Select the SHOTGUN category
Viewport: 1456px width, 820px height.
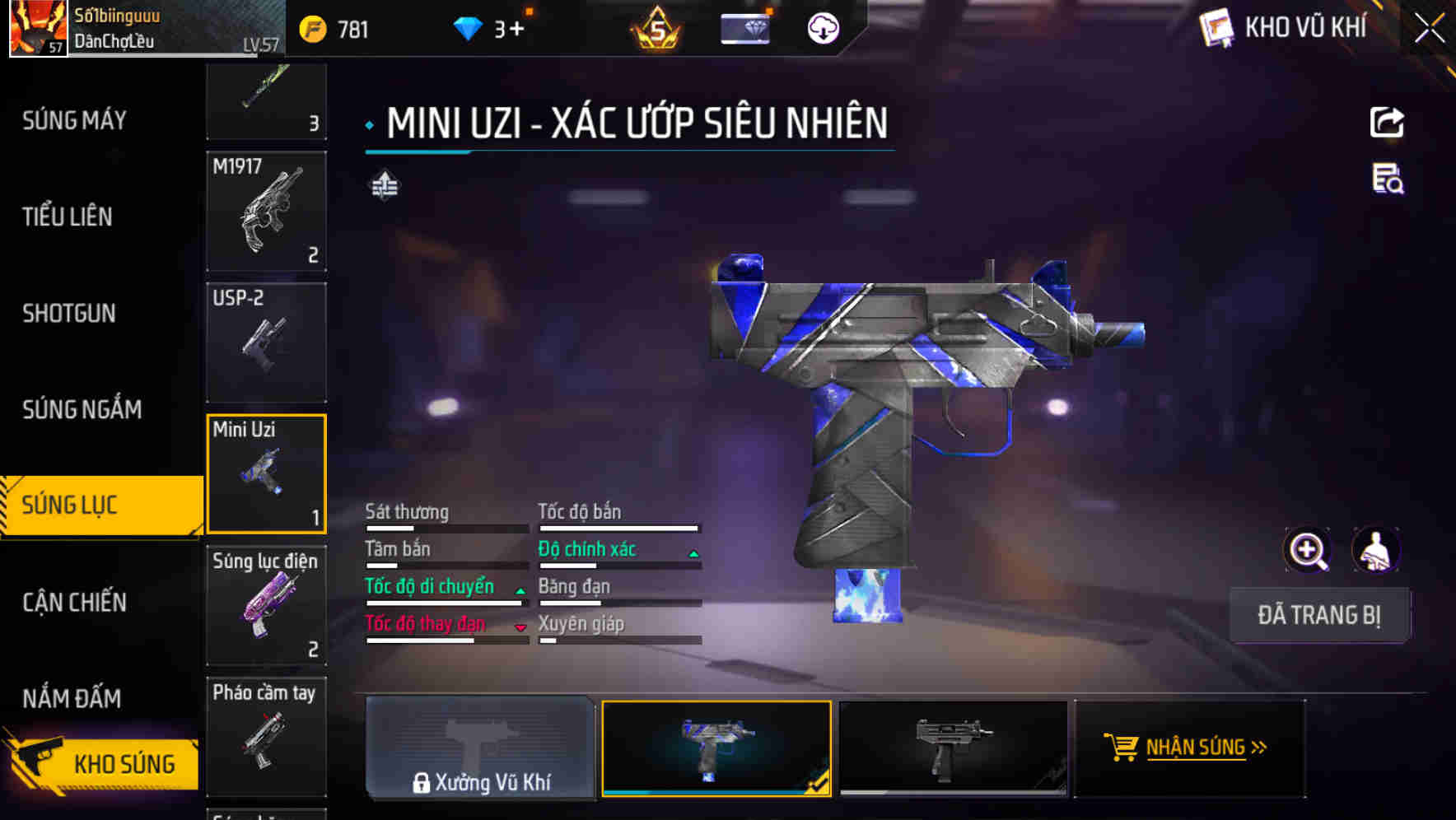(69, 313)
